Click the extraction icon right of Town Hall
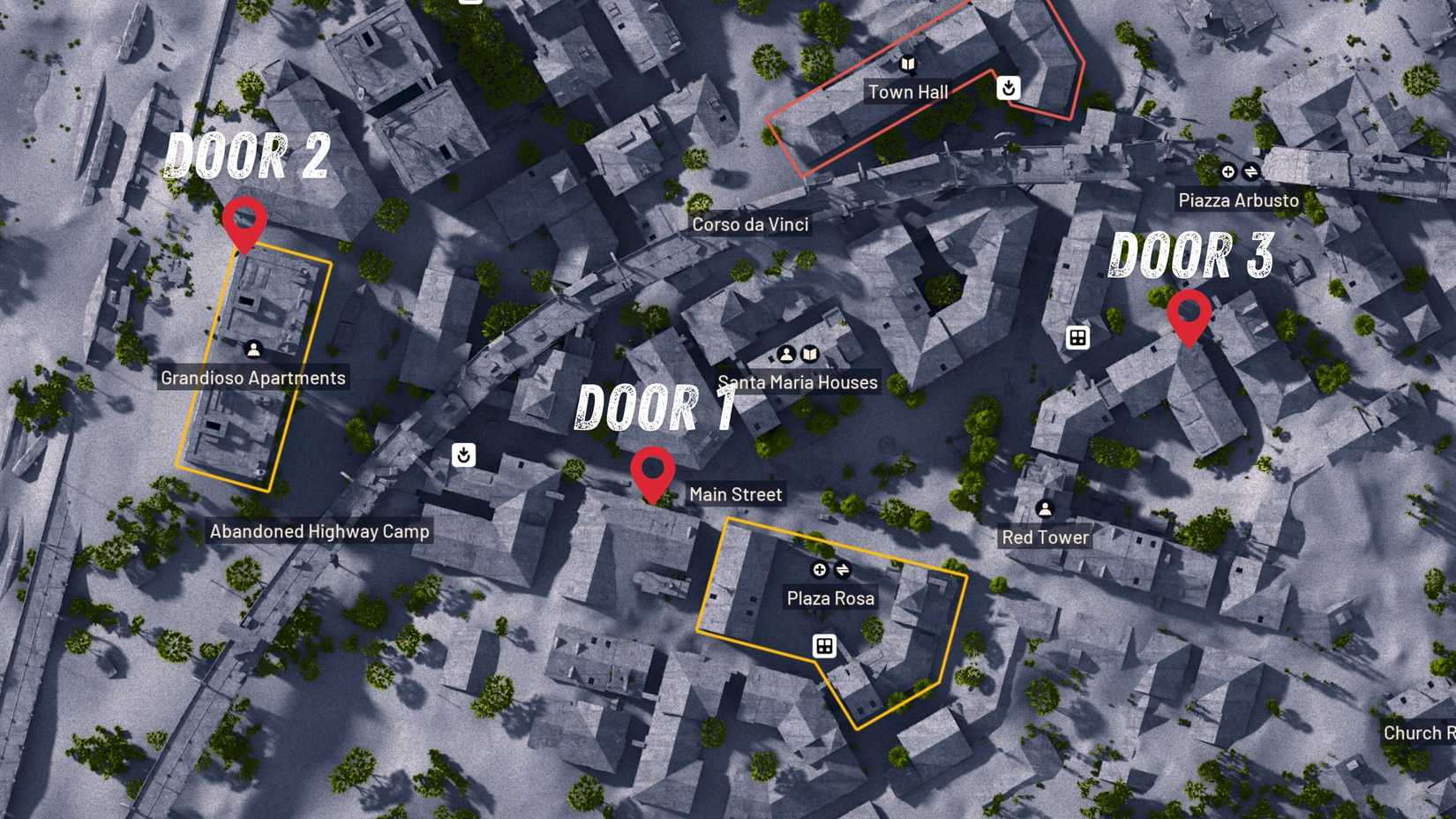The width and height of the screenshot is (1456, 819). click(1008, 88)
